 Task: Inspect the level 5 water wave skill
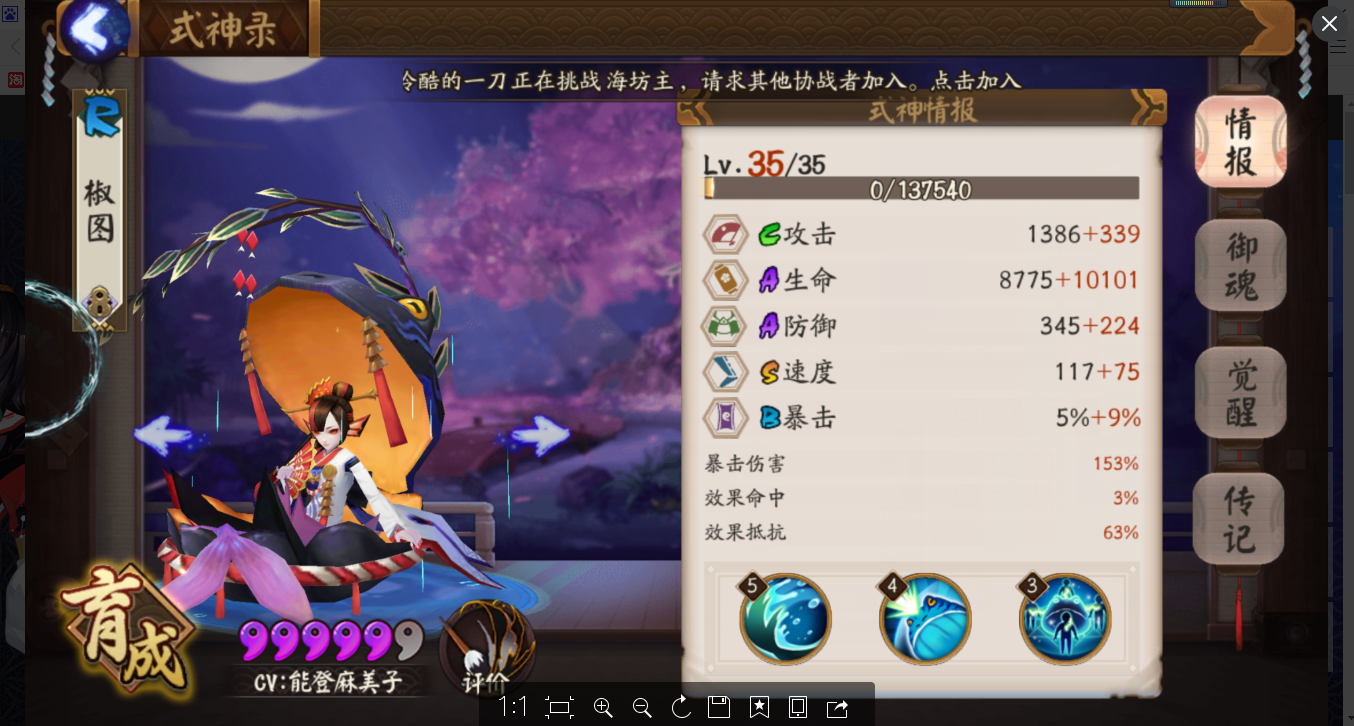785,619
